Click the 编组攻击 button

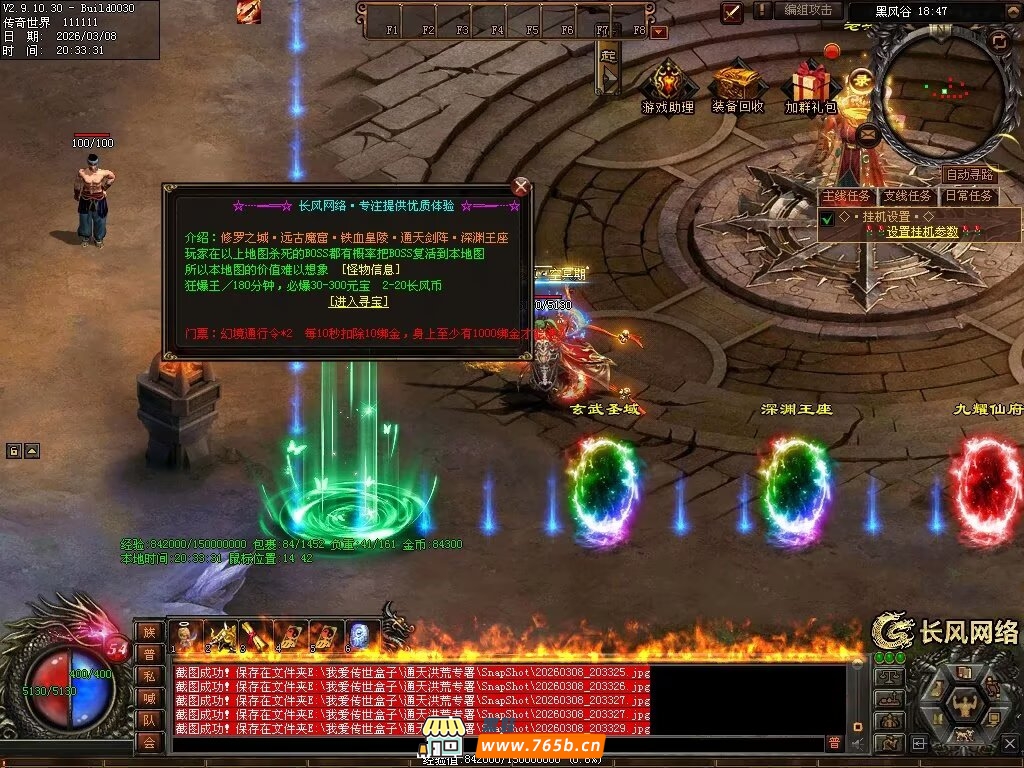tap(808, 10)
